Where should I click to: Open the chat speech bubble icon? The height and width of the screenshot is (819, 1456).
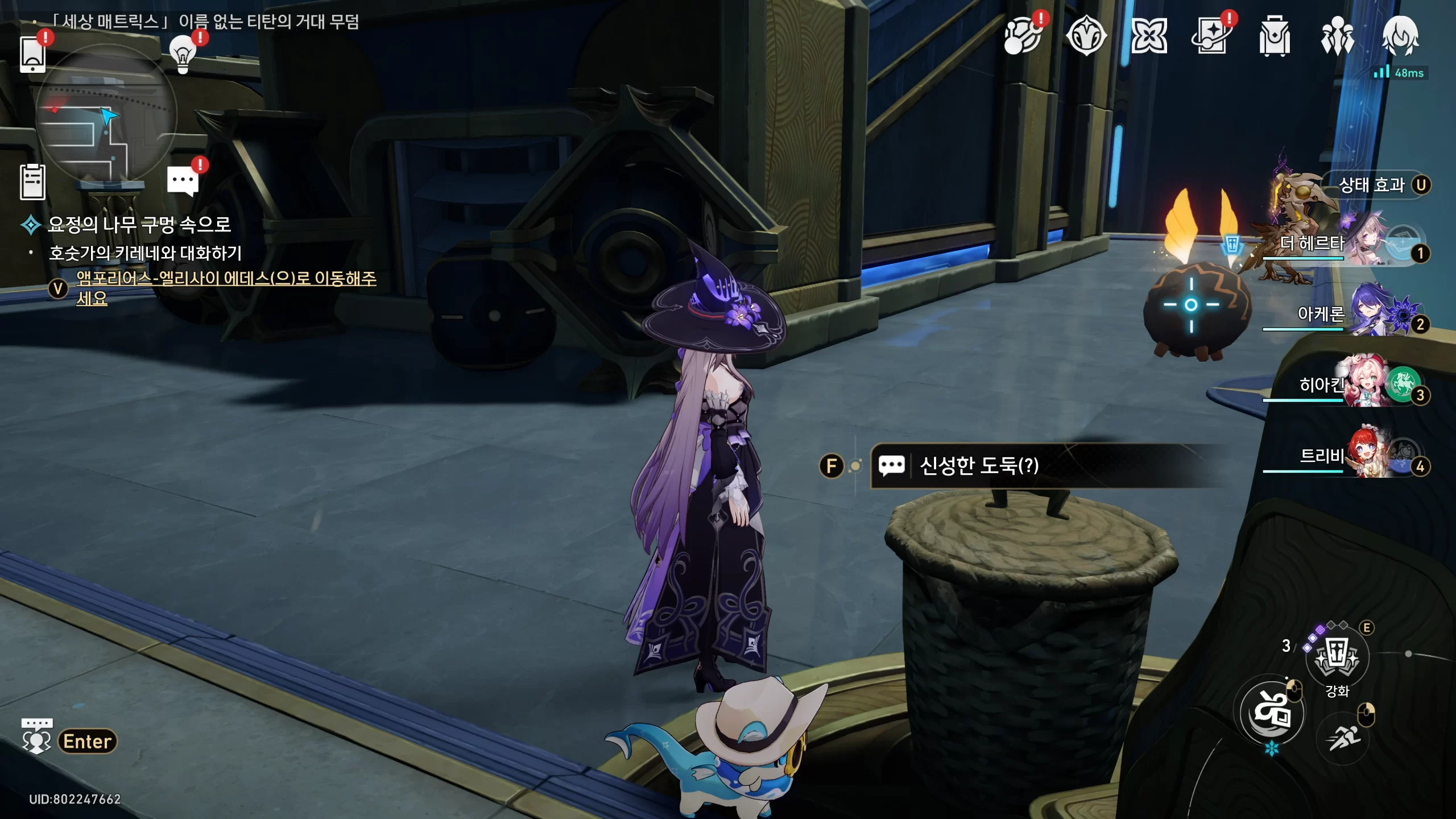(x=183, y=181)
